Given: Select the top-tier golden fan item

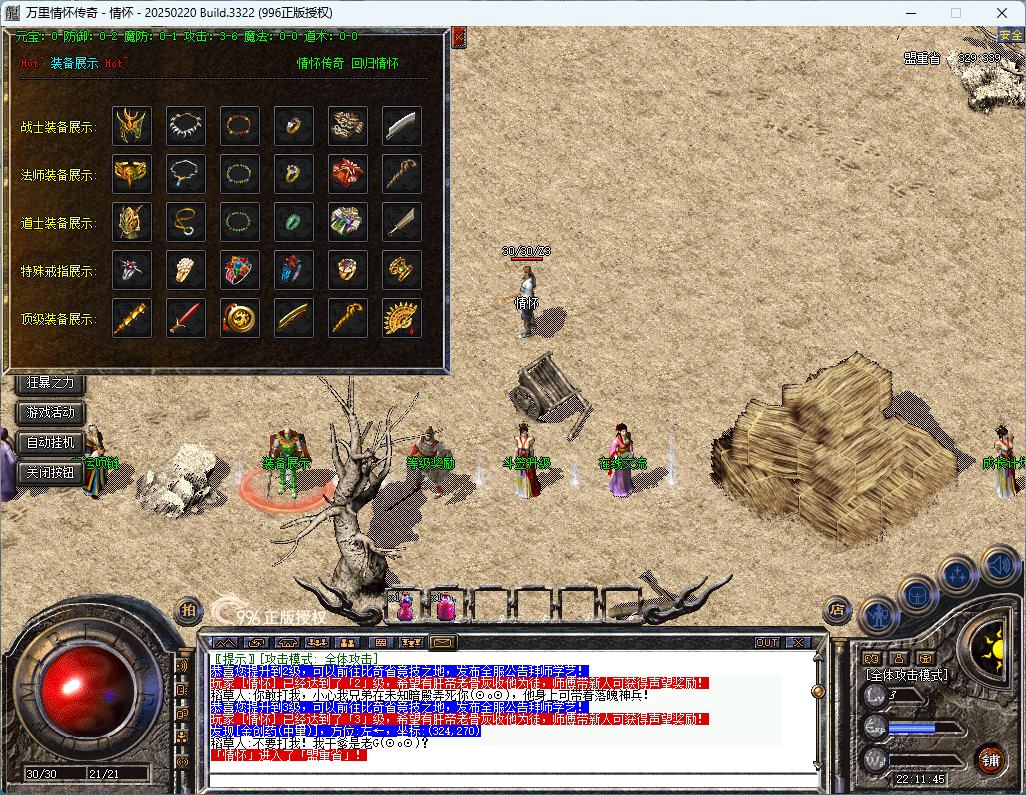Looking at the screenshot, I should tap(402, 318).
